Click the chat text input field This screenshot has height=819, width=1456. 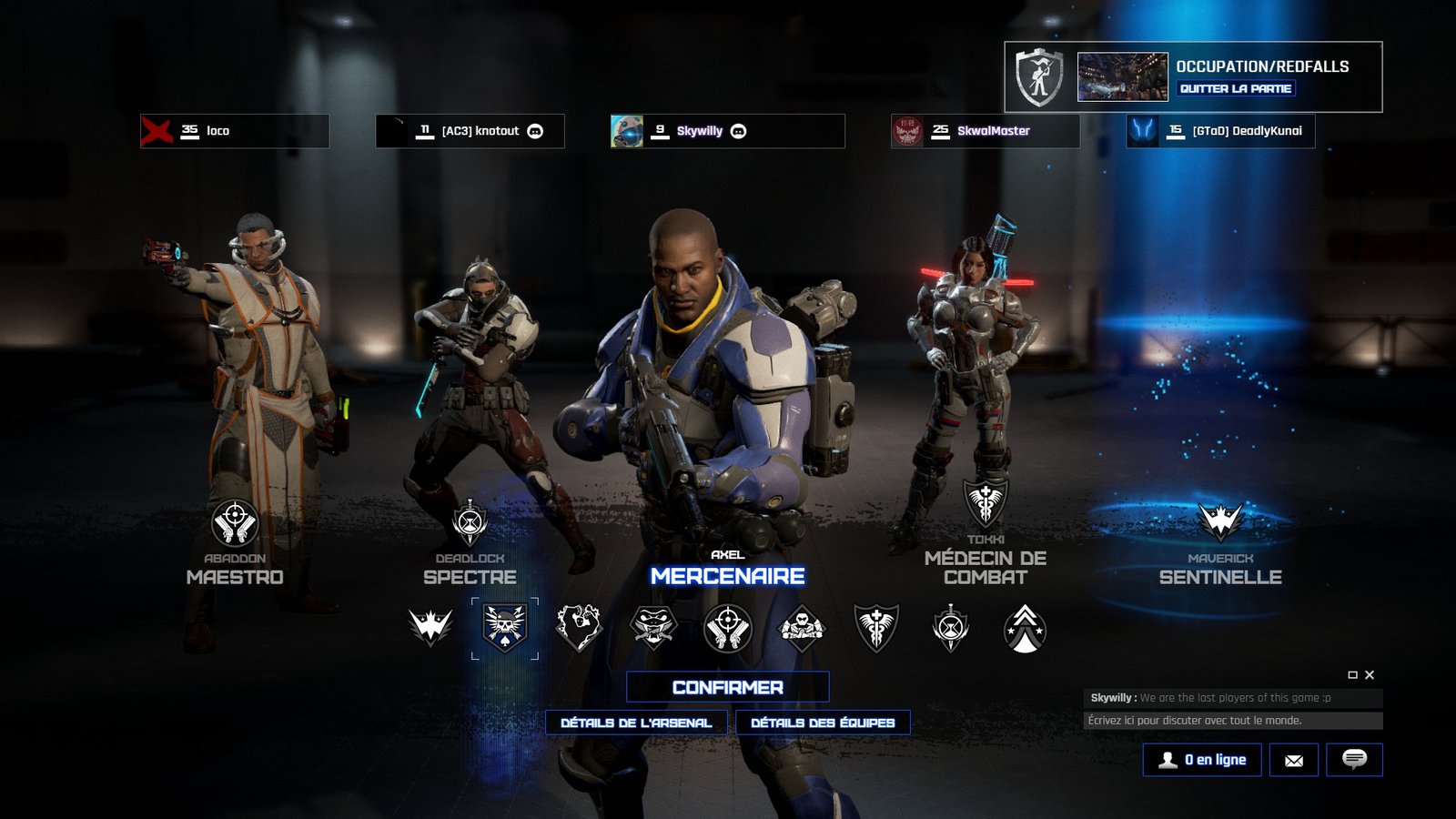[1233, 721]
